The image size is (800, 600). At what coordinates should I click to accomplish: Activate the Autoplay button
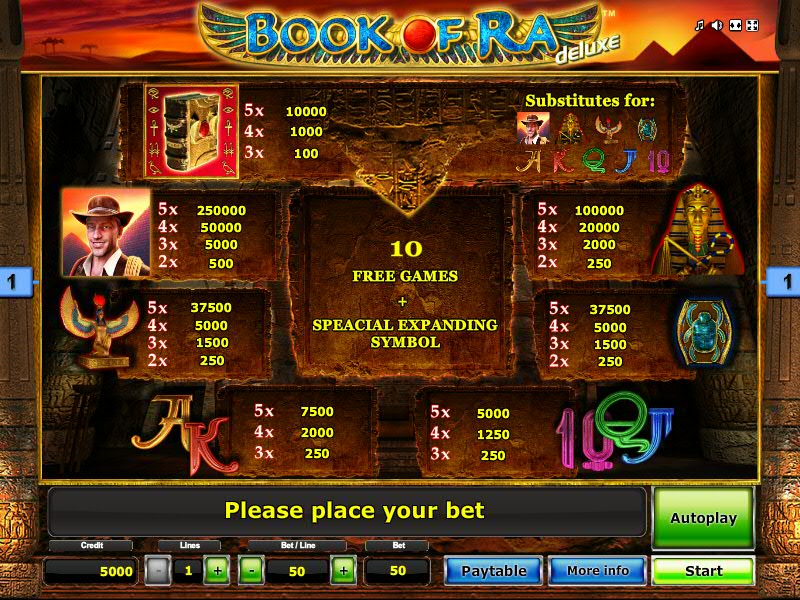(703, 518)
